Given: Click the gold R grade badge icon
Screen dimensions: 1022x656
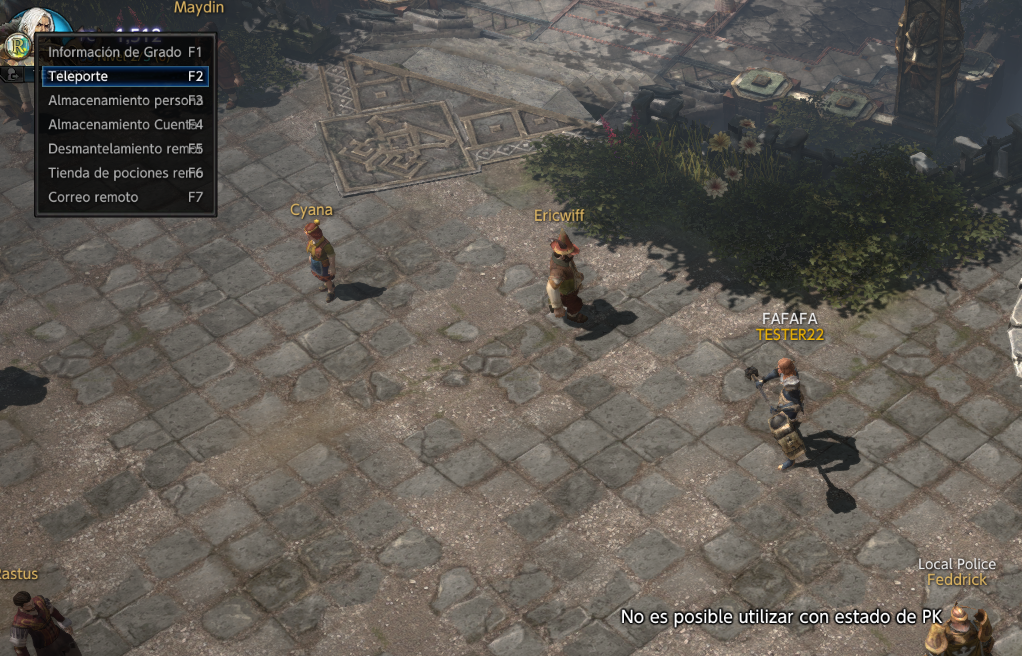Looking at the screenshot, I should pyautogui.click(x=17, y=45).
